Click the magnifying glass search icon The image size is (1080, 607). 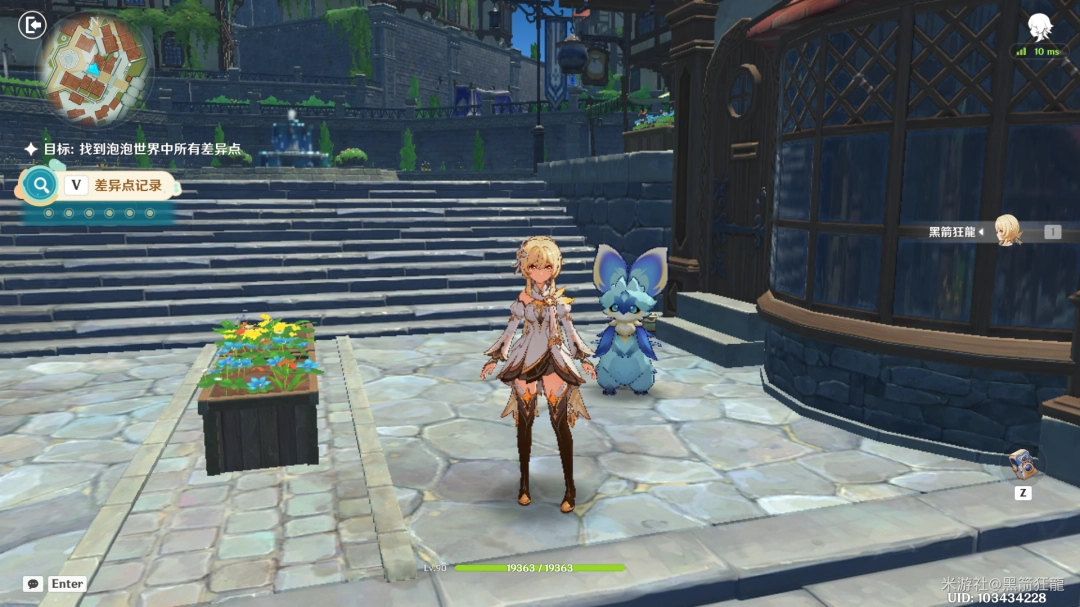[x=41, y=185]
